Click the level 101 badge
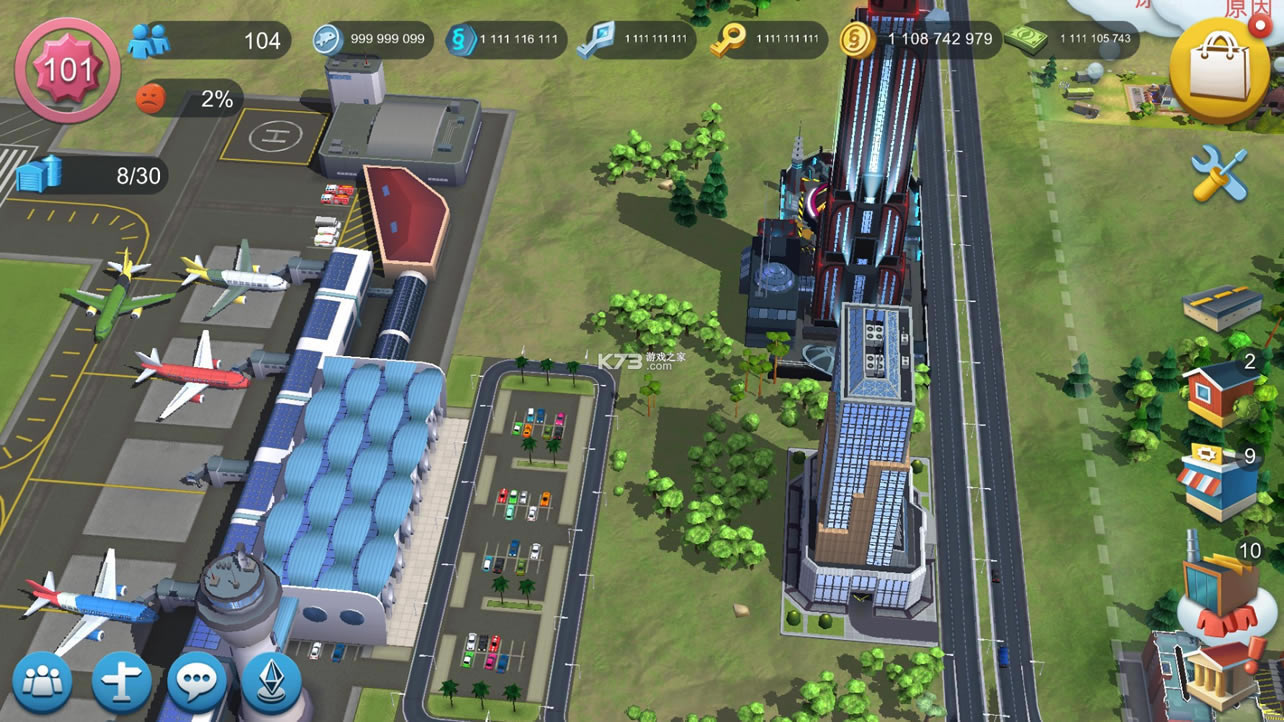The image size is (1284, 722). pyautogui.click(x=67, y=69)
